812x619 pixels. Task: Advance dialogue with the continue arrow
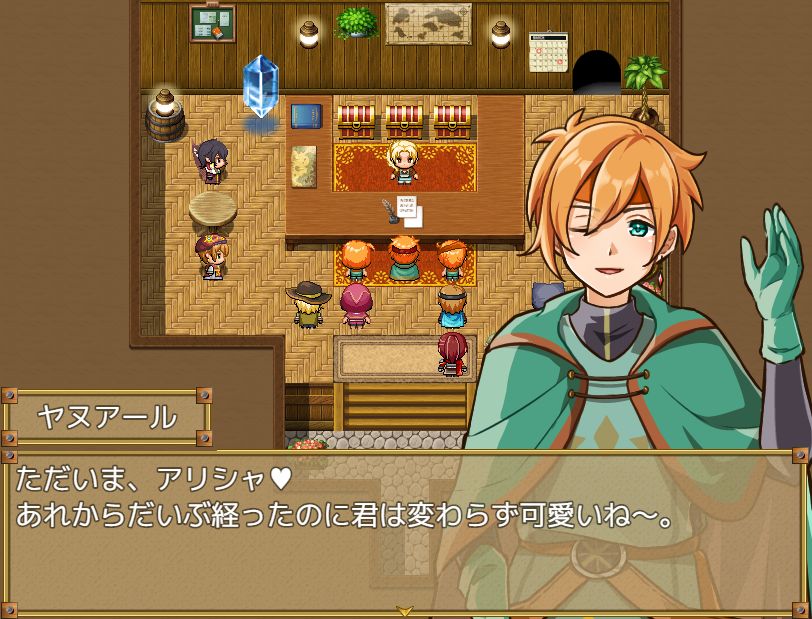(405, 609)
